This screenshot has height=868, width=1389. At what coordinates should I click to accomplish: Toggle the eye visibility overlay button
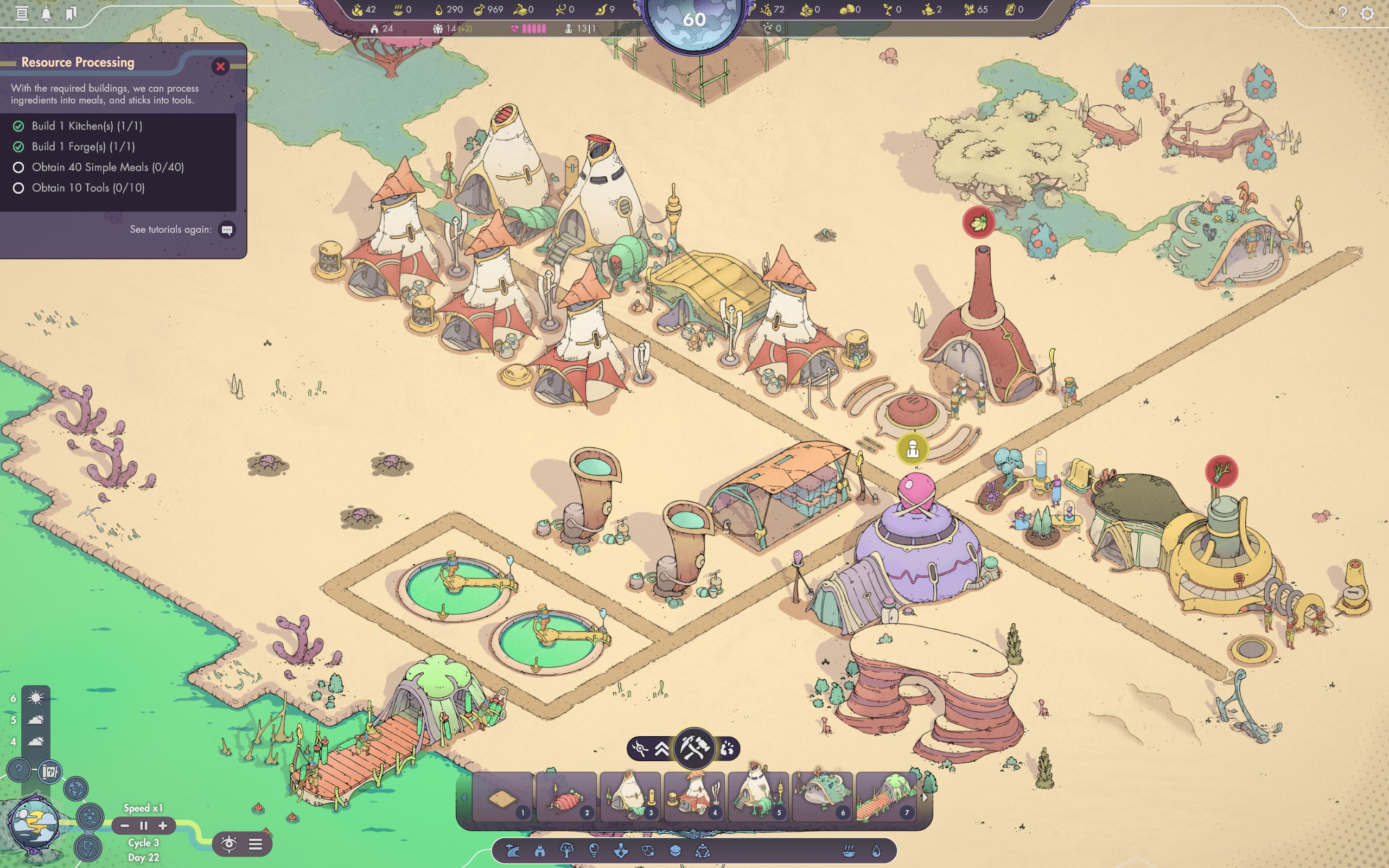pyautogui.click(x=229, y=844)
